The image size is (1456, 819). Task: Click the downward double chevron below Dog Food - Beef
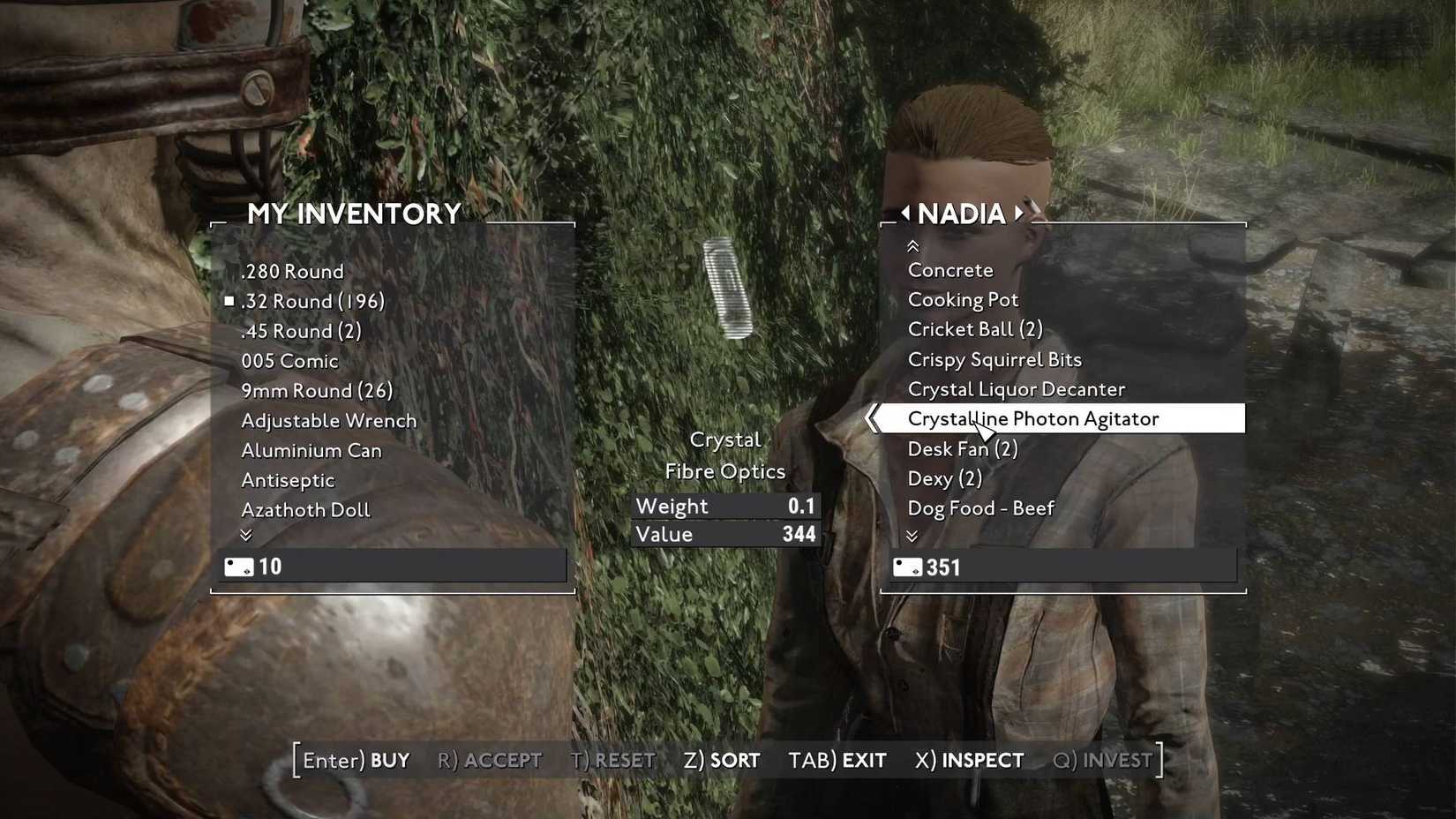click(x=913, y=536)
